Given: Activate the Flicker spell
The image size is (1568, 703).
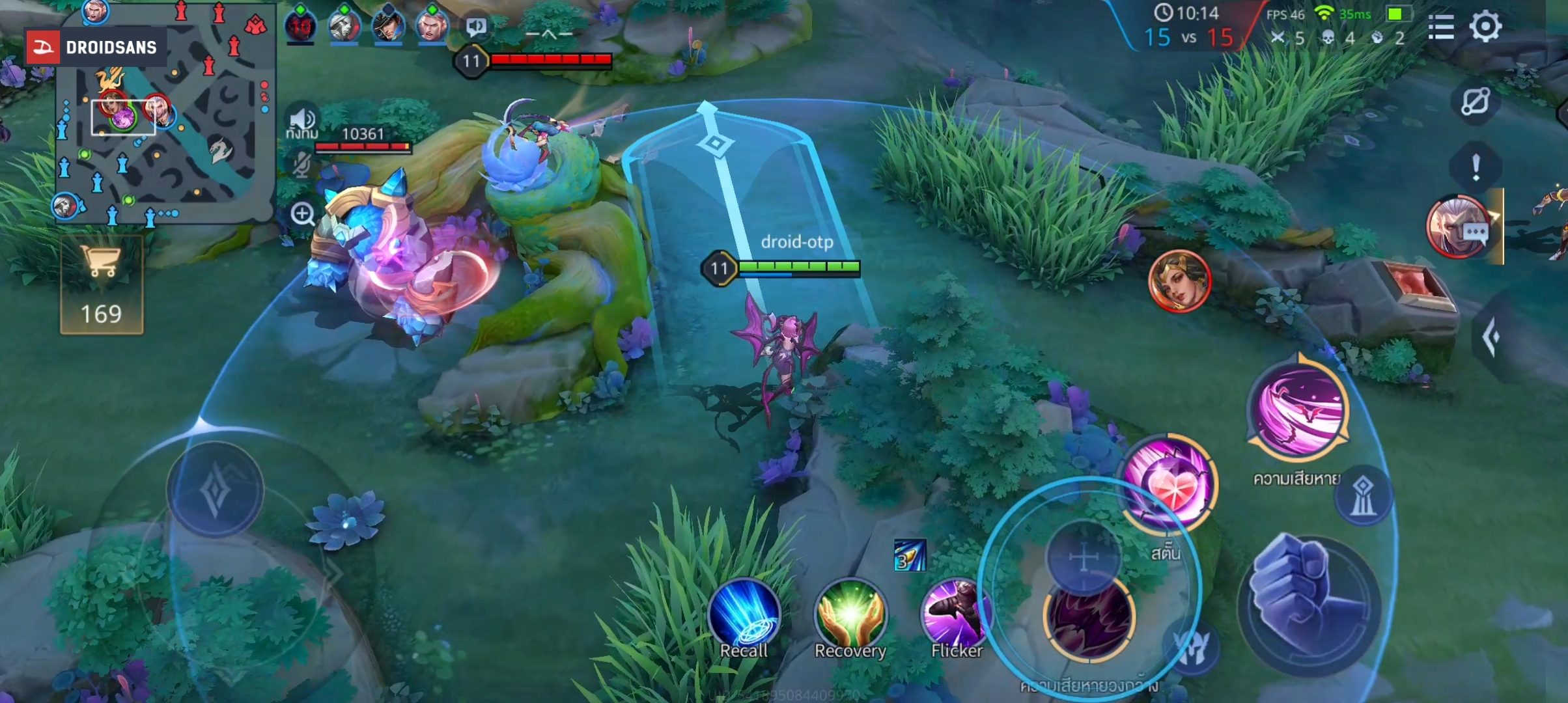Looking at the screenshot, I should tap(956, 615).
